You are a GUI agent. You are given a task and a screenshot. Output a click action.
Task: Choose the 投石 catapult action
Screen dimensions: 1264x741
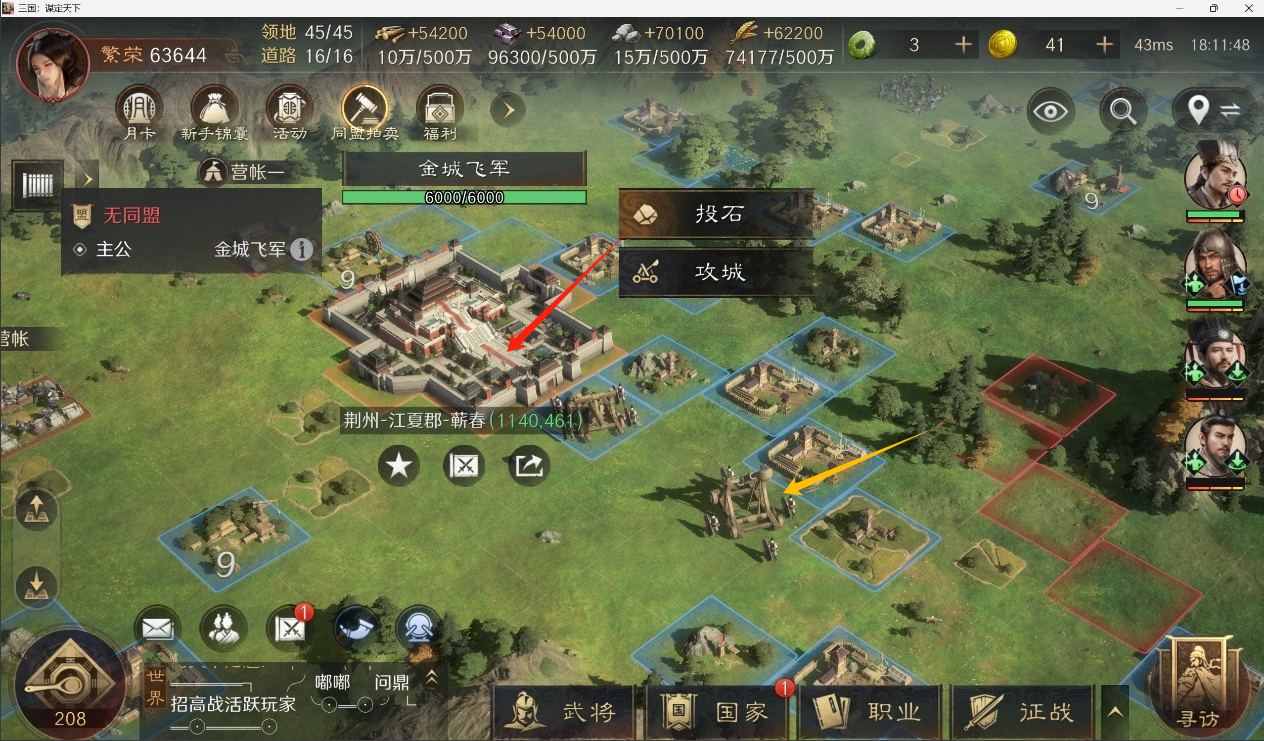[715, 214]
